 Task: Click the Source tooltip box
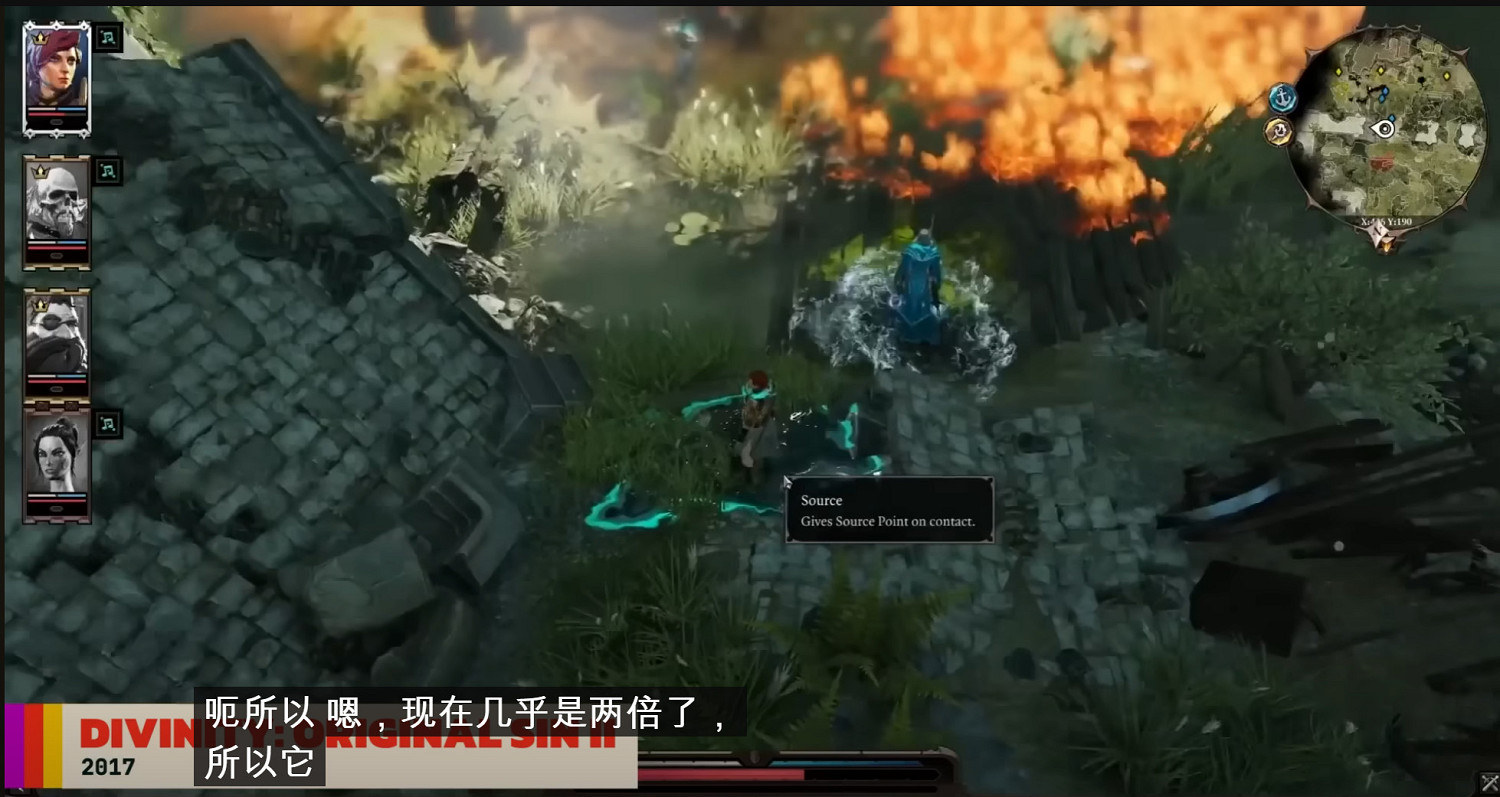[890, 510]
